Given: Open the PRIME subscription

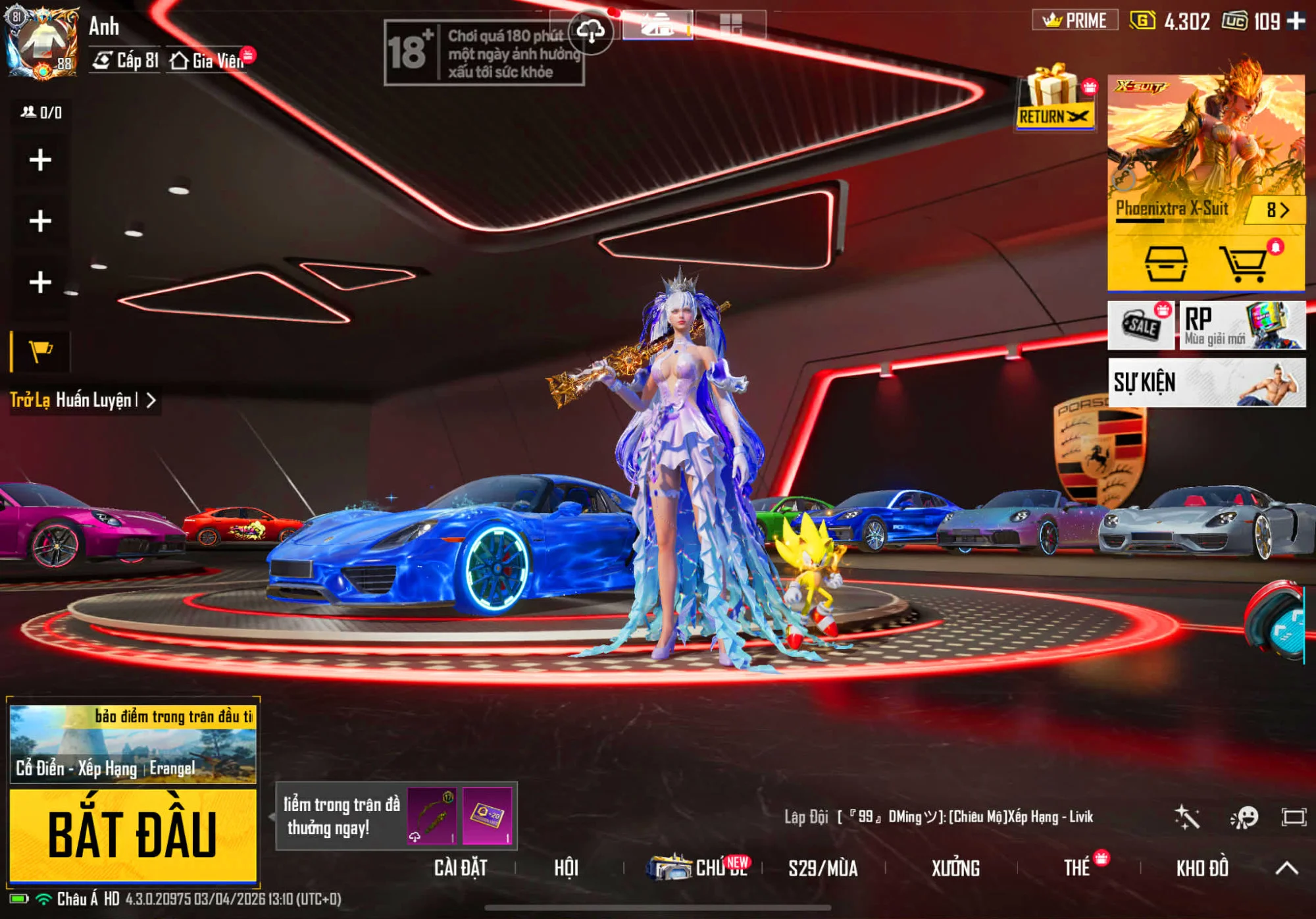Looking at the screenshot, I should [1075, 21].
